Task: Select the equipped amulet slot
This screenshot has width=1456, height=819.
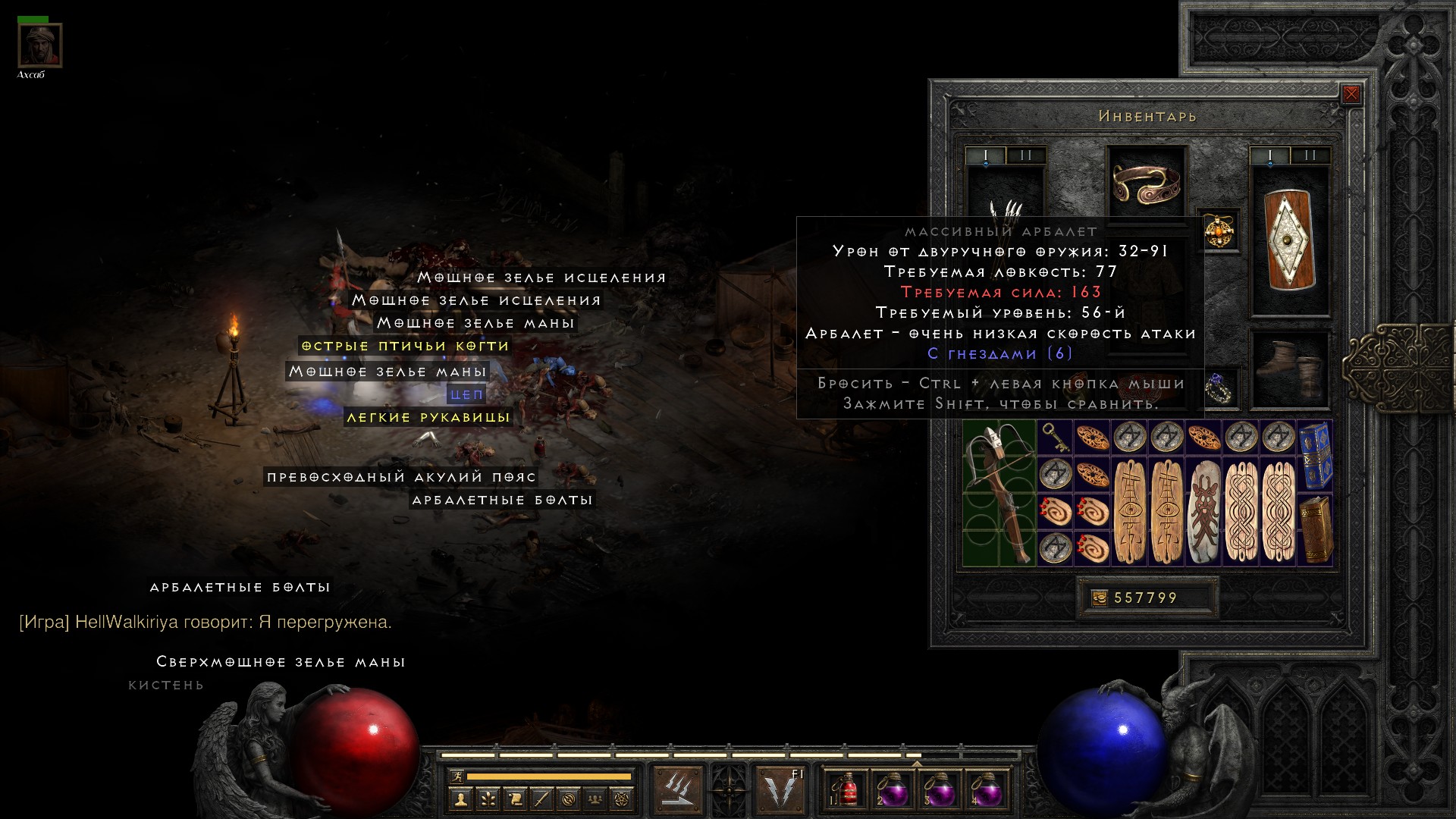Action: coord(1219,231)
